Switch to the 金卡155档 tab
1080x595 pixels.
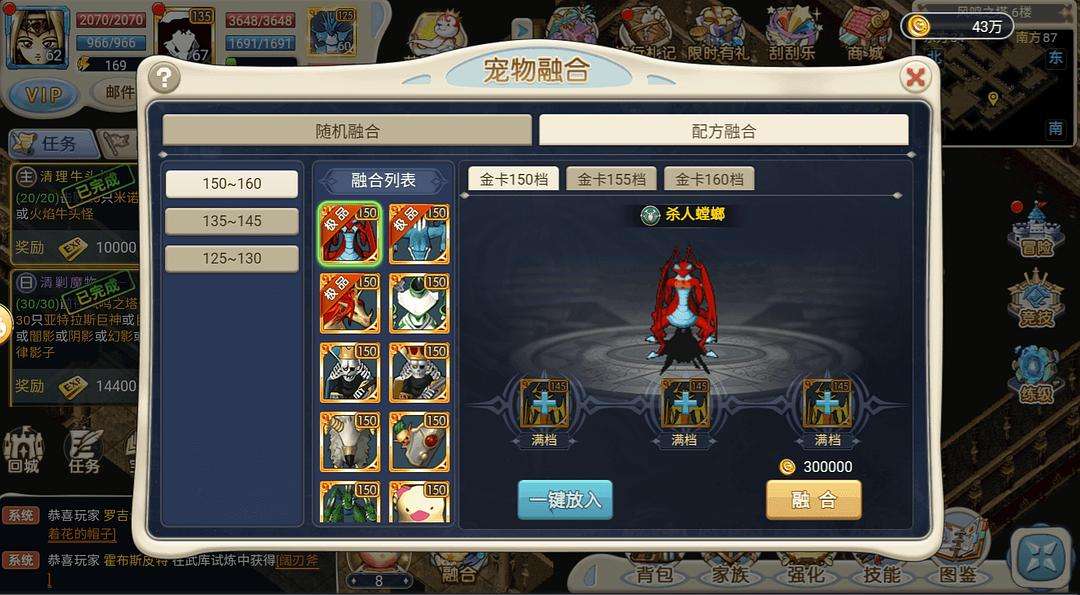click(611, 179)
